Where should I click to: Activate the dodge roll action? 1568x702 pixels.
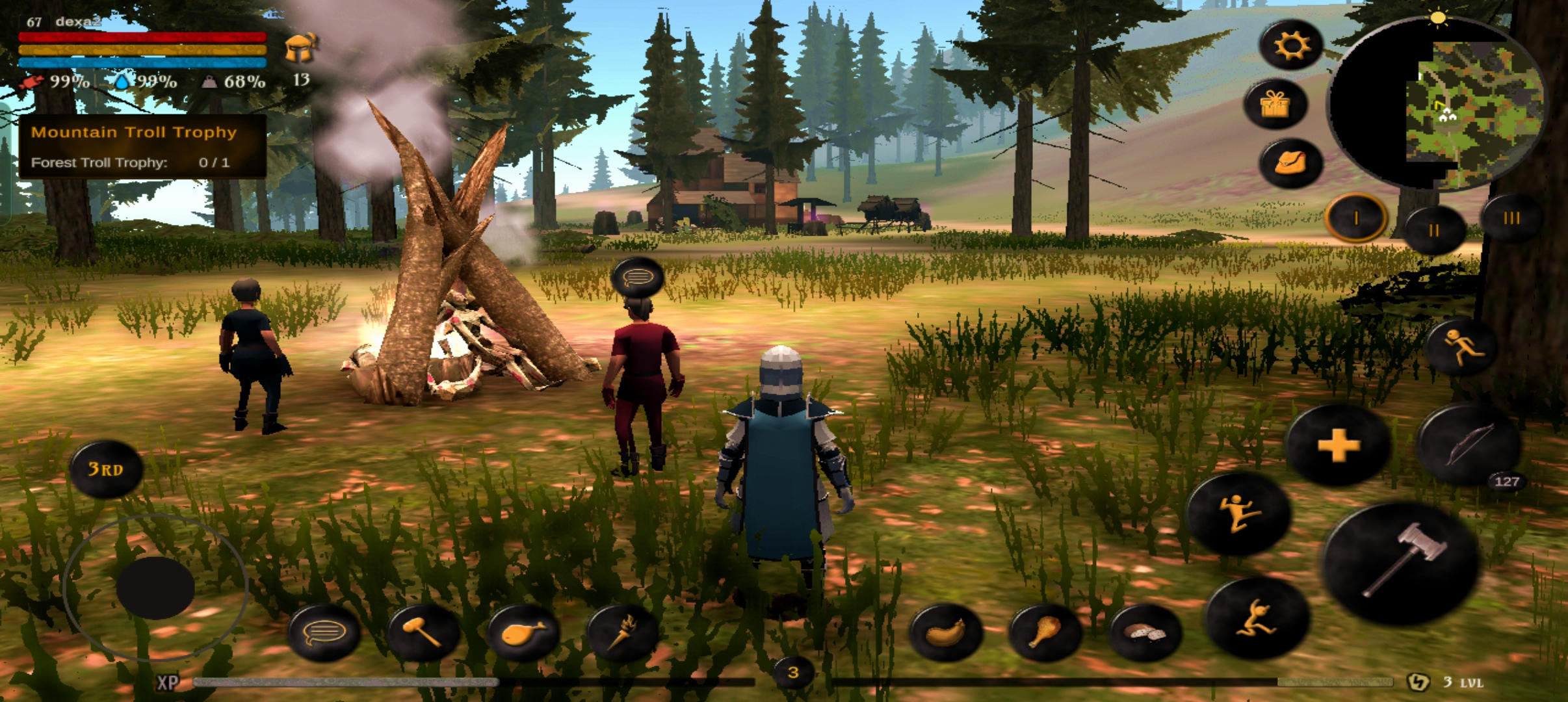pyautogui.click(x=1257, y=617)
